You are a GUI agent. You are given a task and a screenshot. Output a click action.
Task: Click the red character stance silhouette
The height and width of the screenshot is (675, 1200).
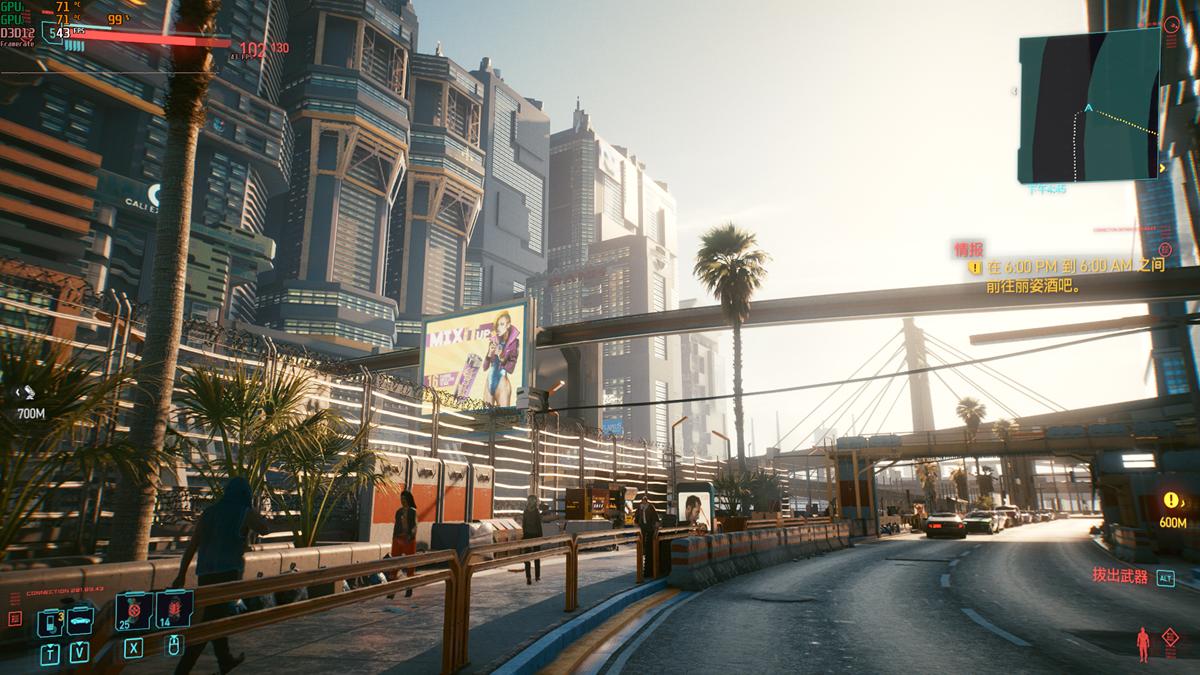coord(1144,644)
